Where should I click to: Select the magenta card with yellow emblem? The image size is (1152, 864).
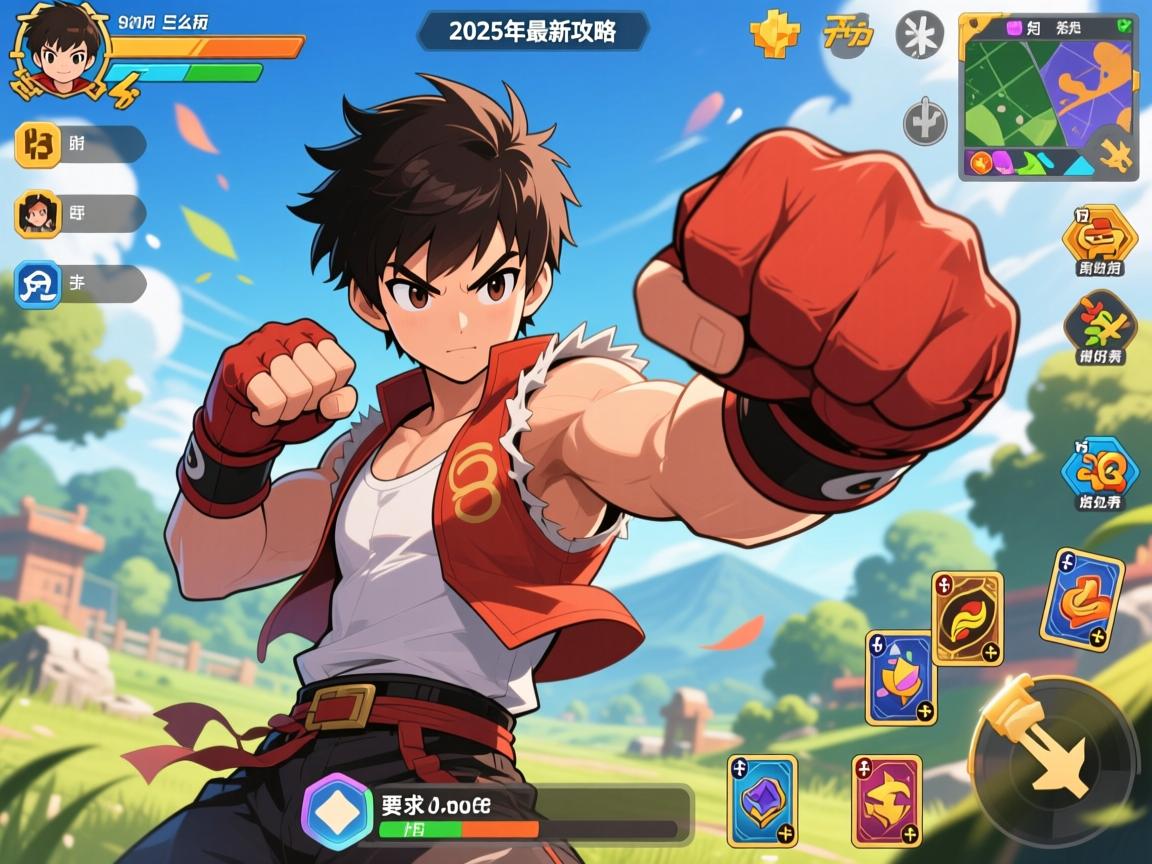click(886, 800)
